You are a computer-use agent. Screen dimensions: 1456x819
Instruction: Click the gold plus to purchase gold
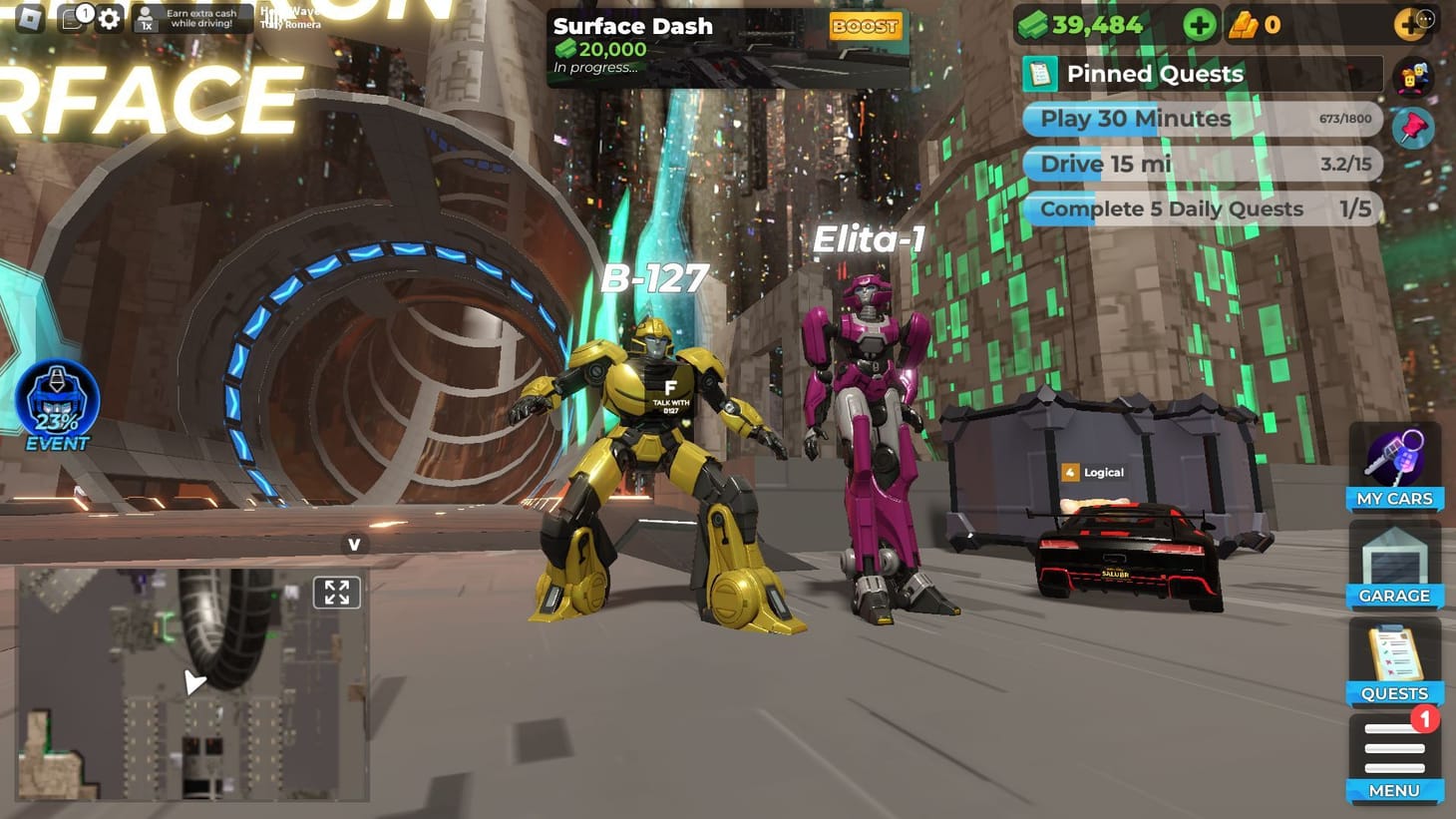pyautogui.click(x=1408, y=22)
